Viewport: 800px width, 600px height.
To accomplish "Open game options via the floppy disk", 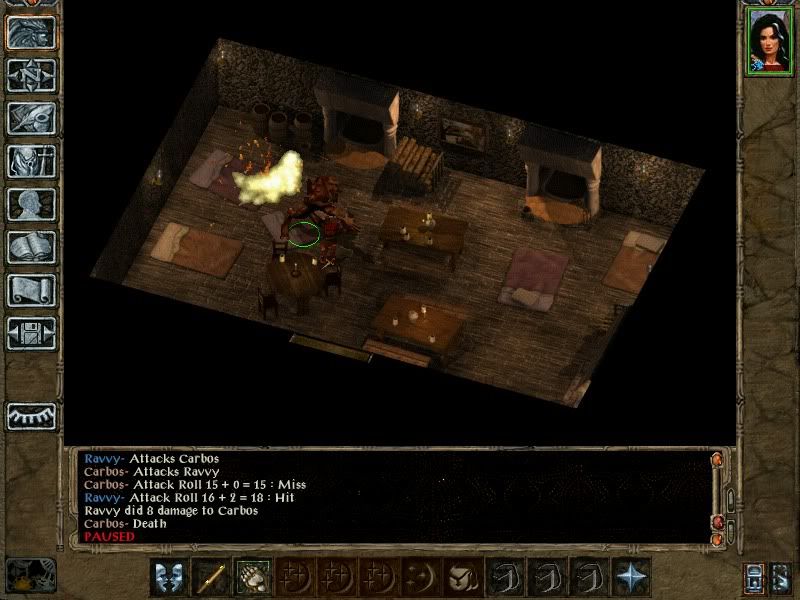I will (31, 333).
